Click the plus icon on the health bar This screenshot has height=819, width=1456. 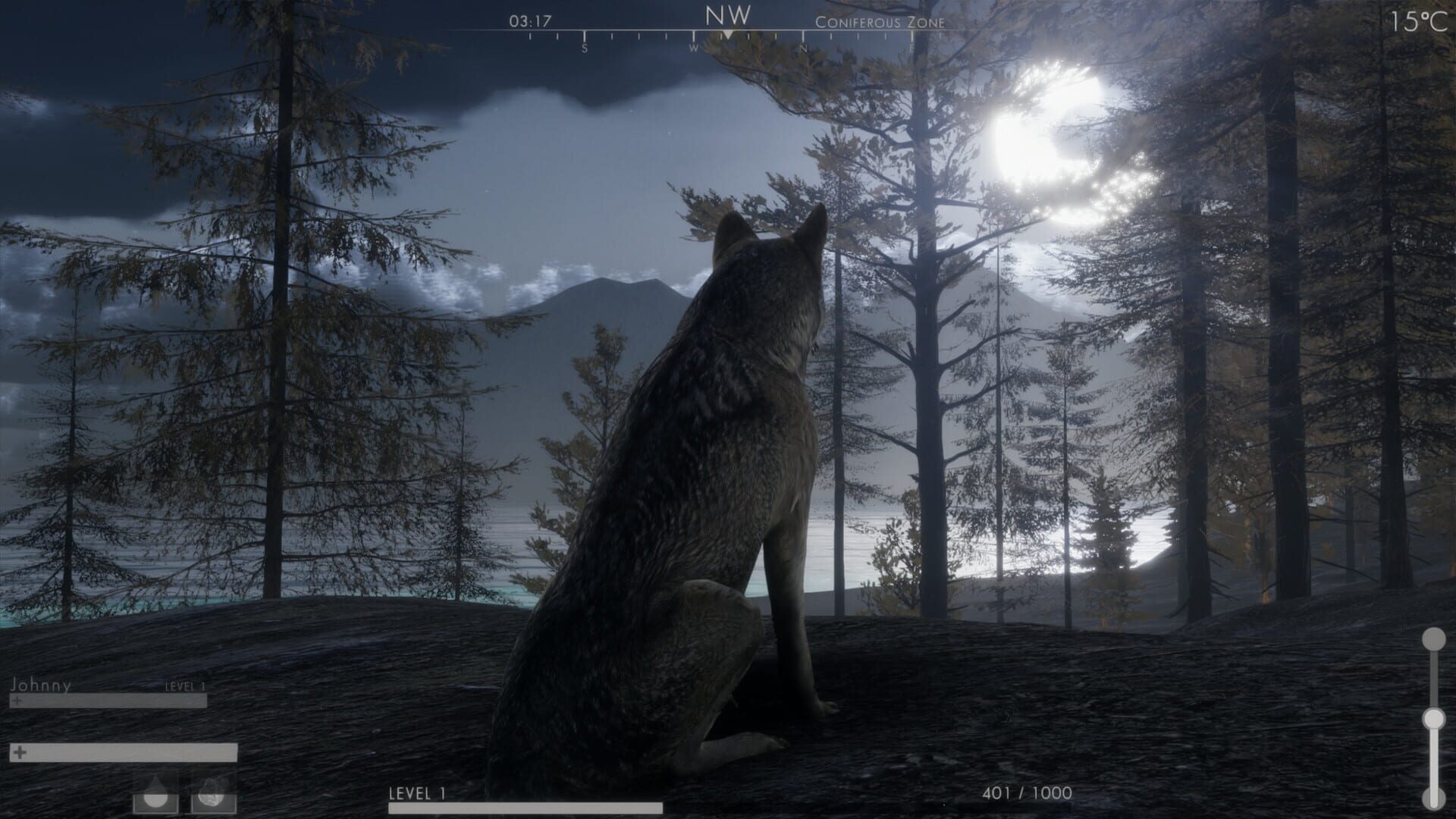coord(17,701)
